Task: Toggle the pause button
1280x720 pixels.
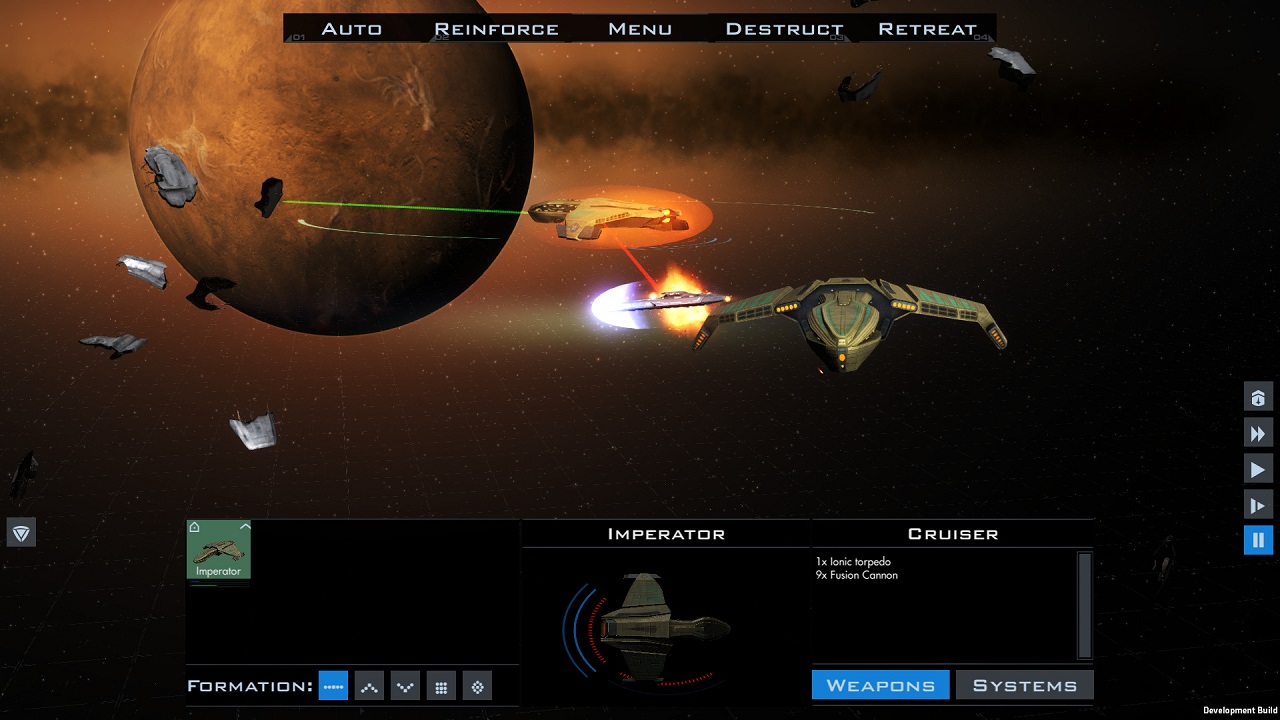Action: coord(1258,540)
